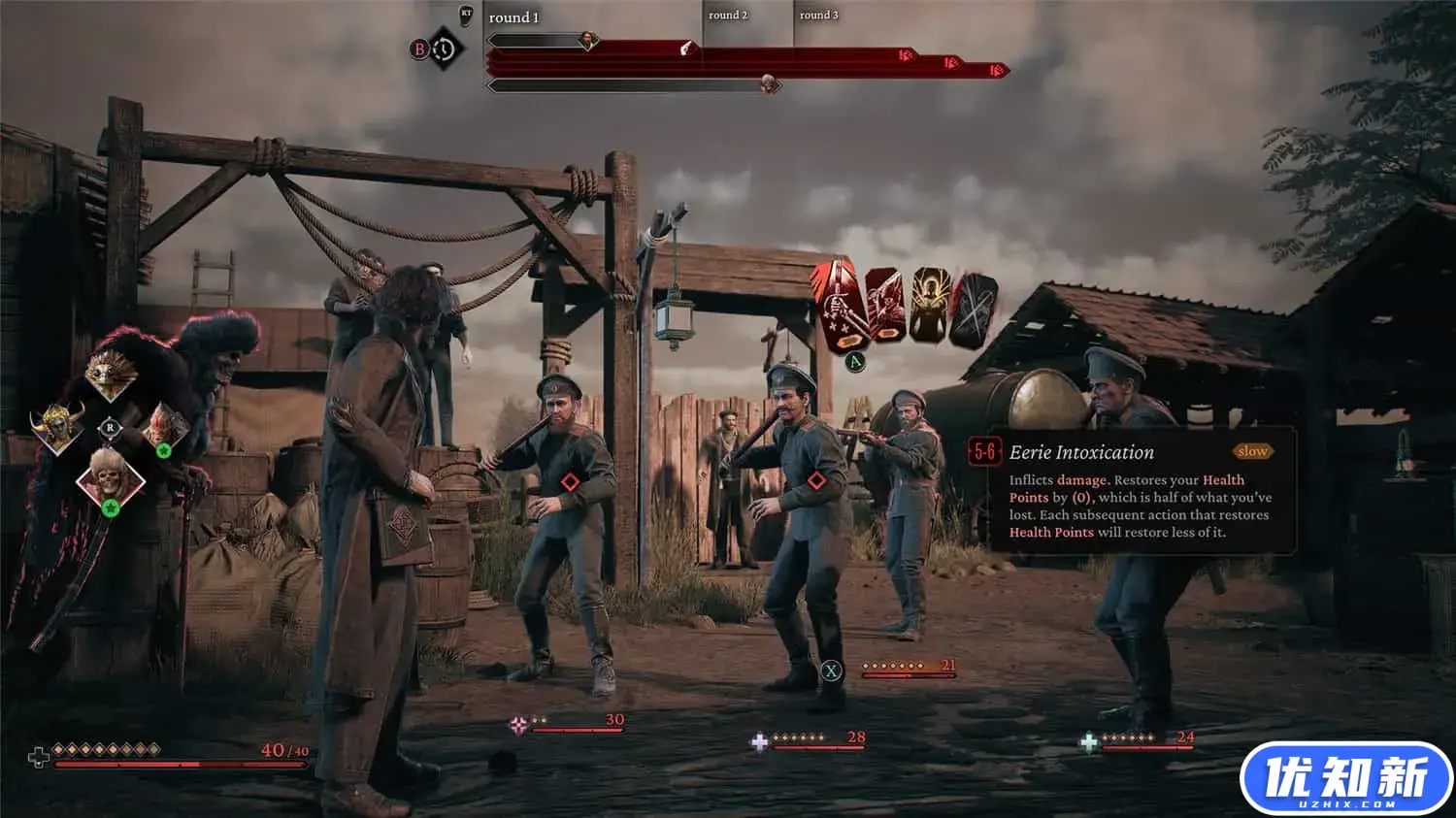Choose the red swordsman ability card
The width and height of the screenshot is (1456, 818).
click(x=885, y=306)
